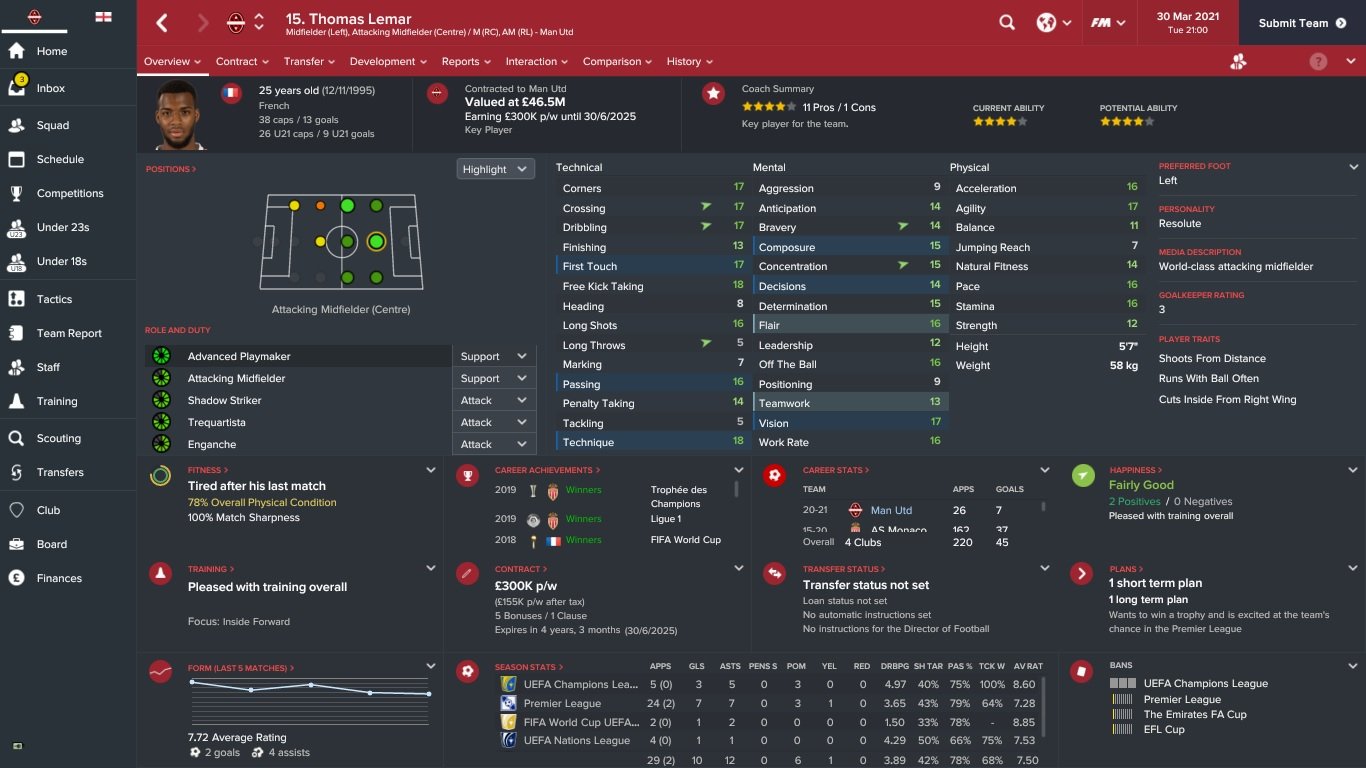The width and height of the screenshot is (1366, 768).
Task: Open the Career Stats panel link
Action: (x=835, y=470)
